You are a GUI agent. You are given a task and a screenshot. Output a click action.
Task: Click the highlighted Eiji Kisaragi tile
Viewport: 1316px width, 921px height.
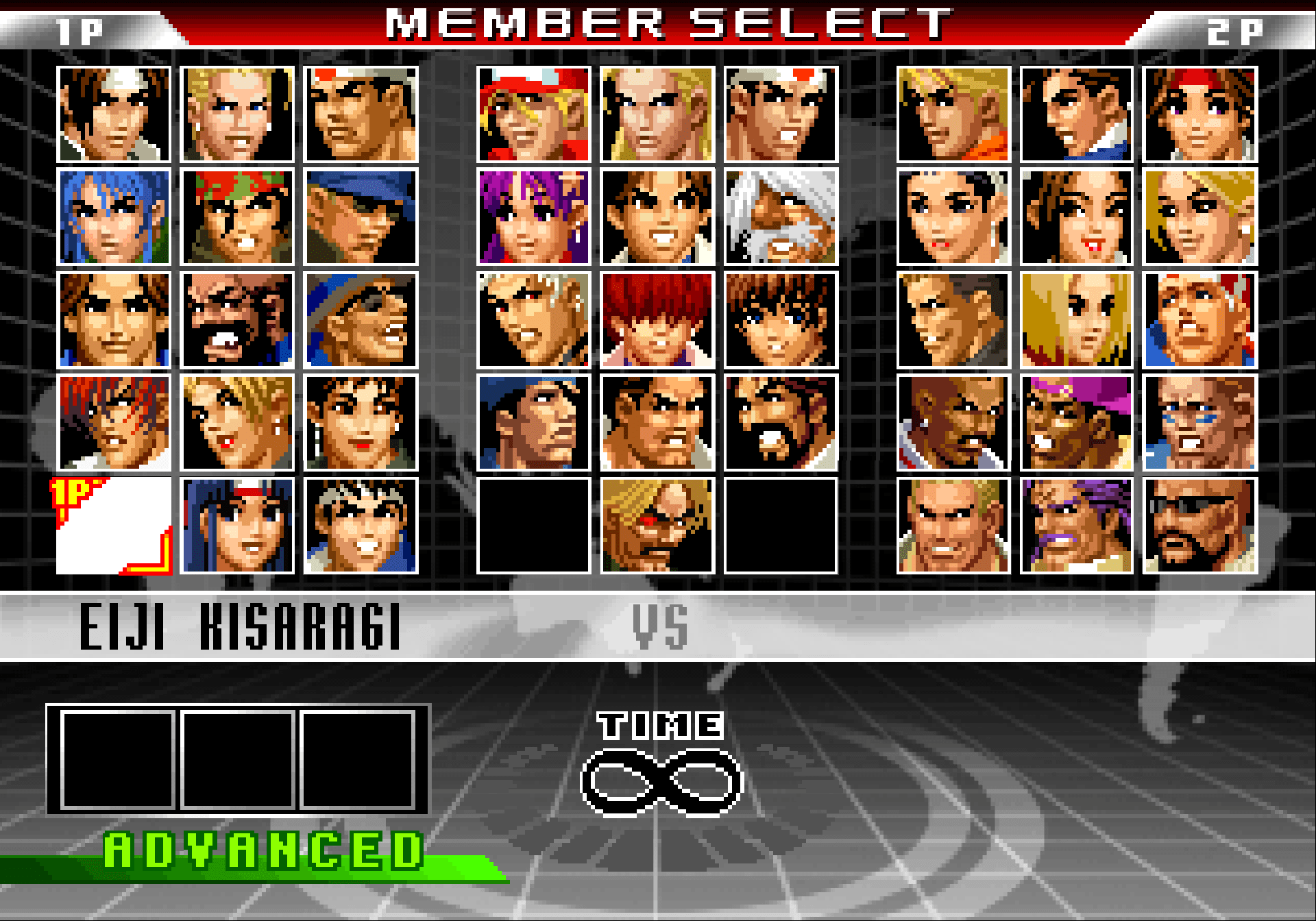click(114, 526)
